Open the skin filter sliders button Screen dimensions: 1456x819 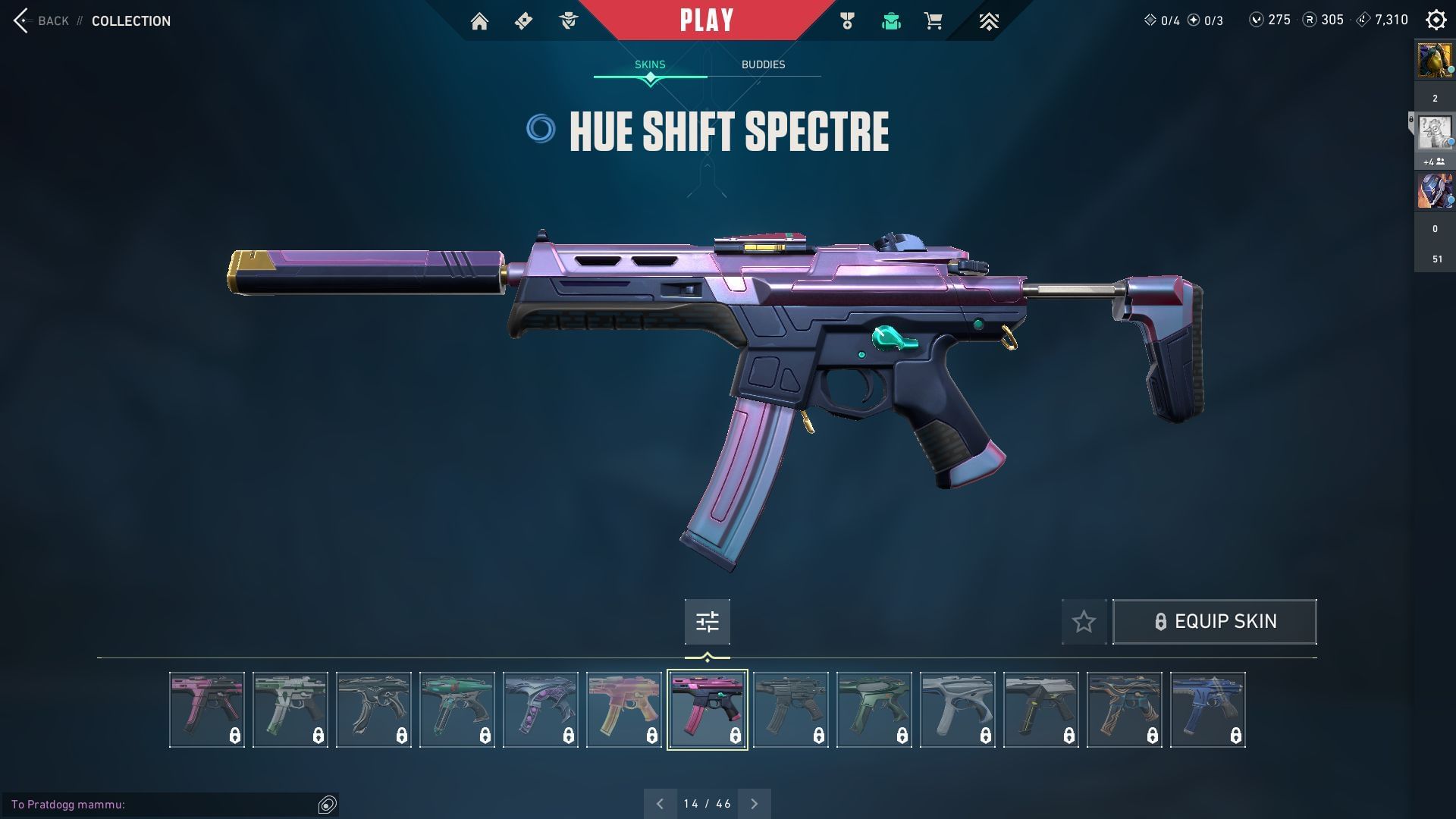click(707, 622)
